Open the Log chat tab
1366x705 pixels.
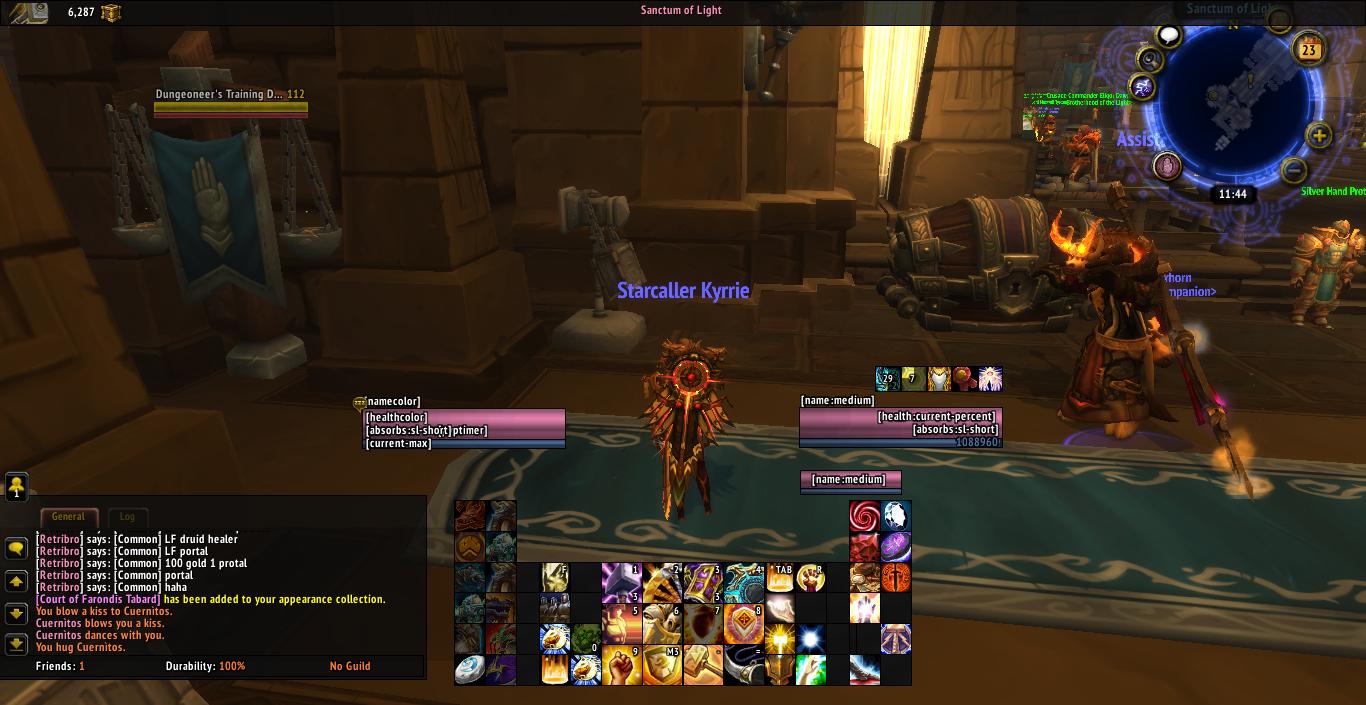pos(127,517)
